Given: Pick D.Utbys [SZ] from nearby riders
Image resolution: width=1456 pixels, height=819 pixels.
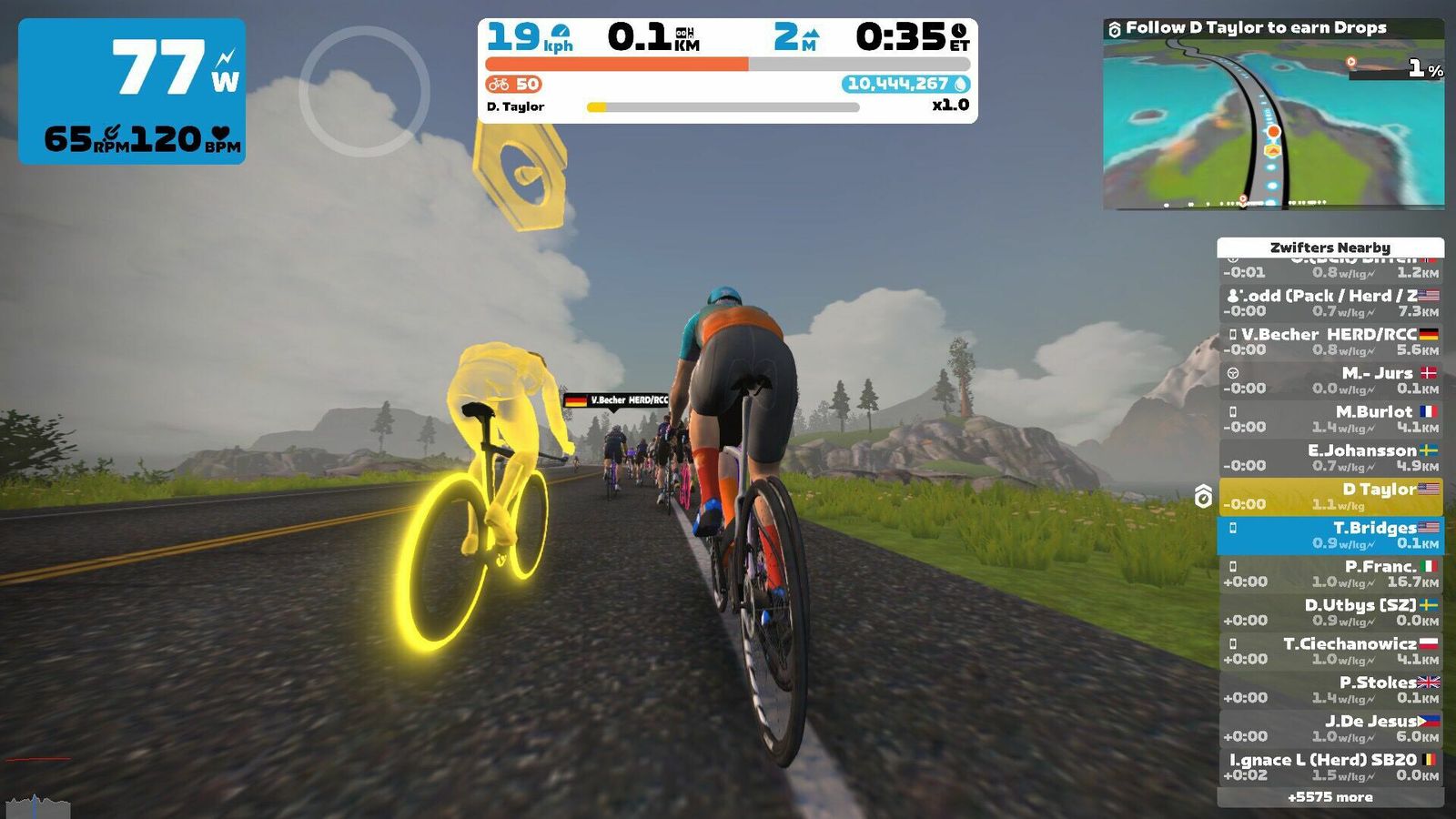Looking at the screenshot, I should point(1330,612).
